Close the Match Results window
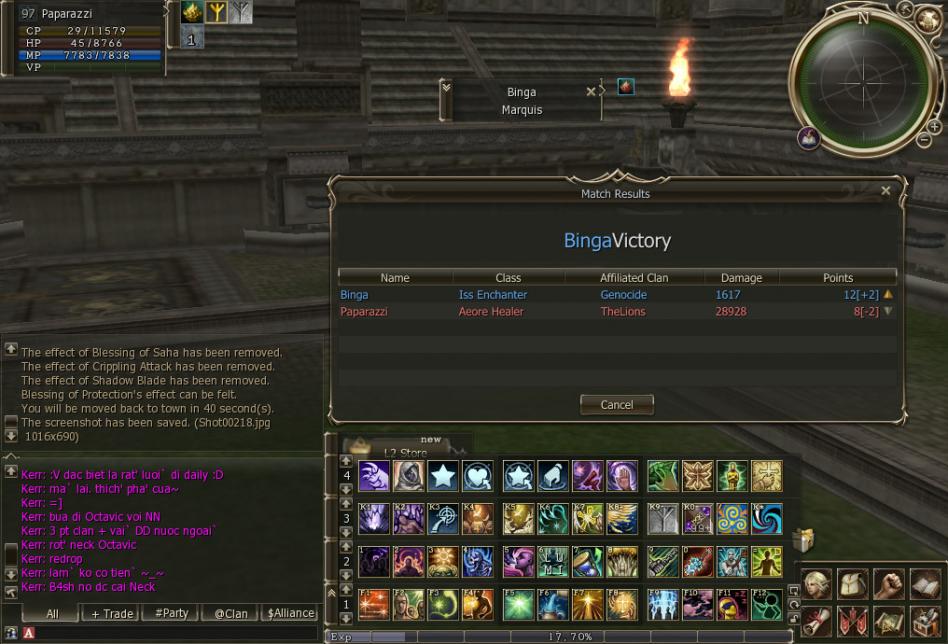948x644 pixels. click(x=885, y=190)
